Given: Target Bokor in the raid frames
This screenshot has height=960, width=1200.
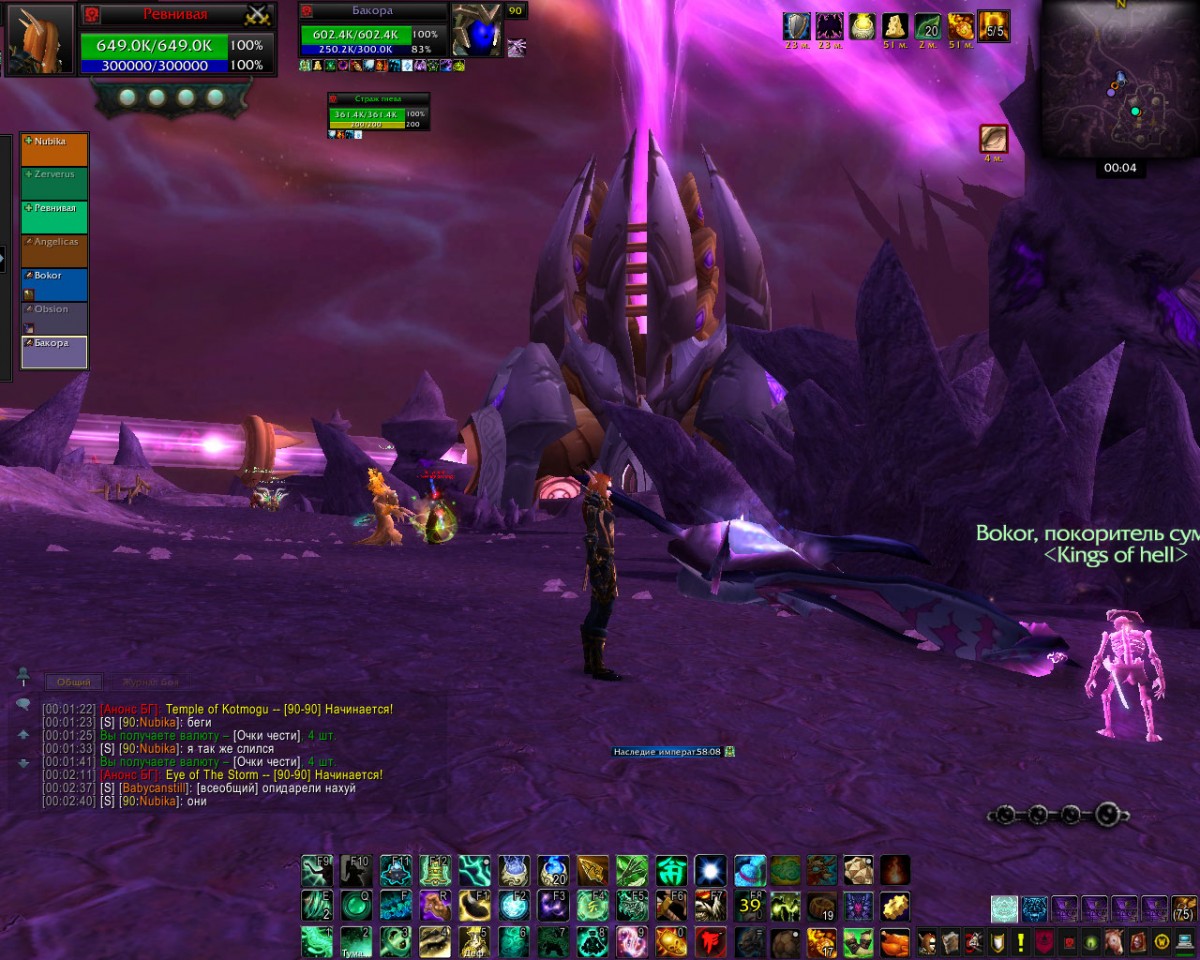Looking at the screenshot, I should [x=55, y=284].
